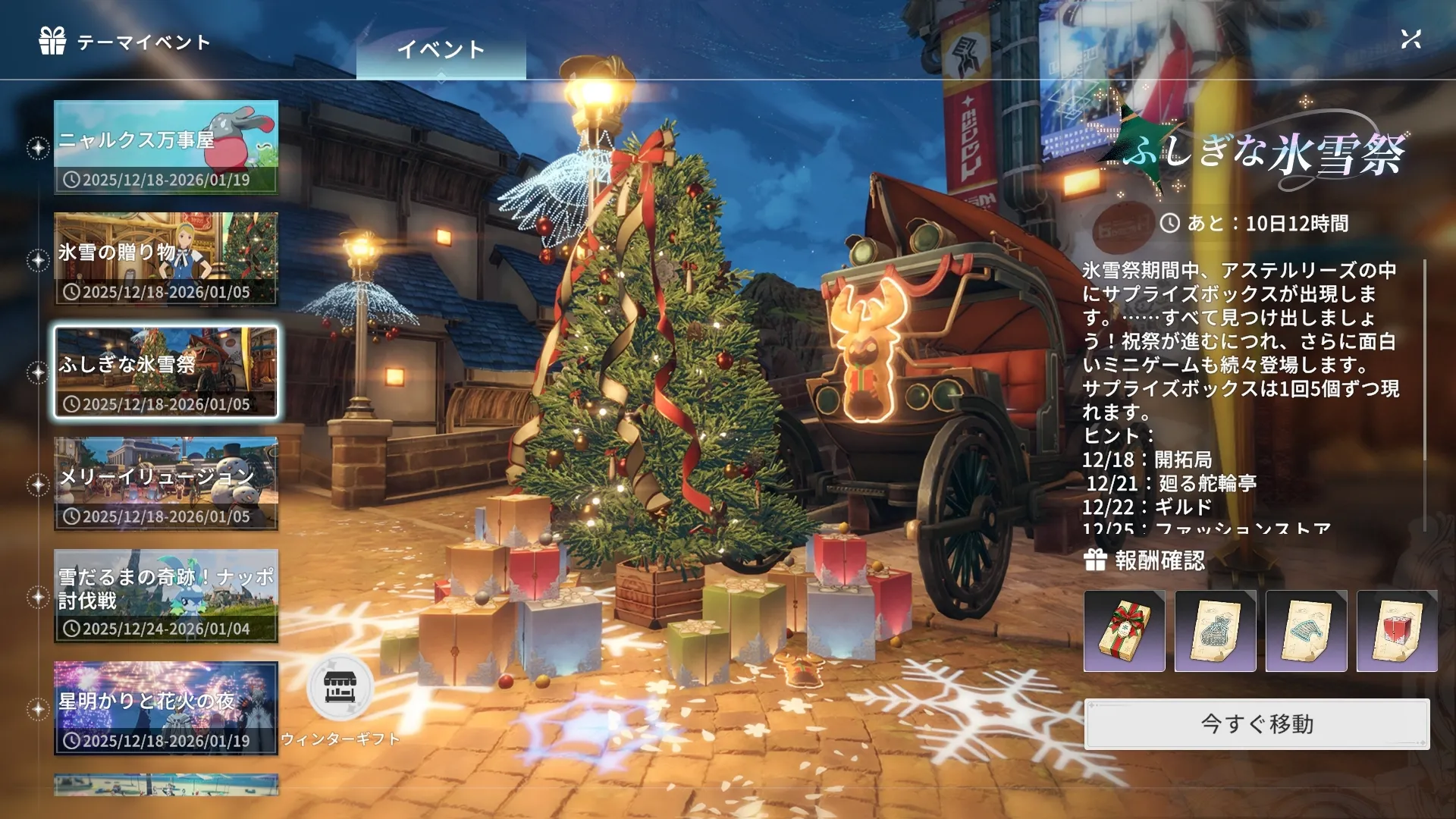Select the 雪だるまの奇跡 ナッポ討伐戦 event
The height and width of the screenshot is (819, 1456).
(166, 596)
